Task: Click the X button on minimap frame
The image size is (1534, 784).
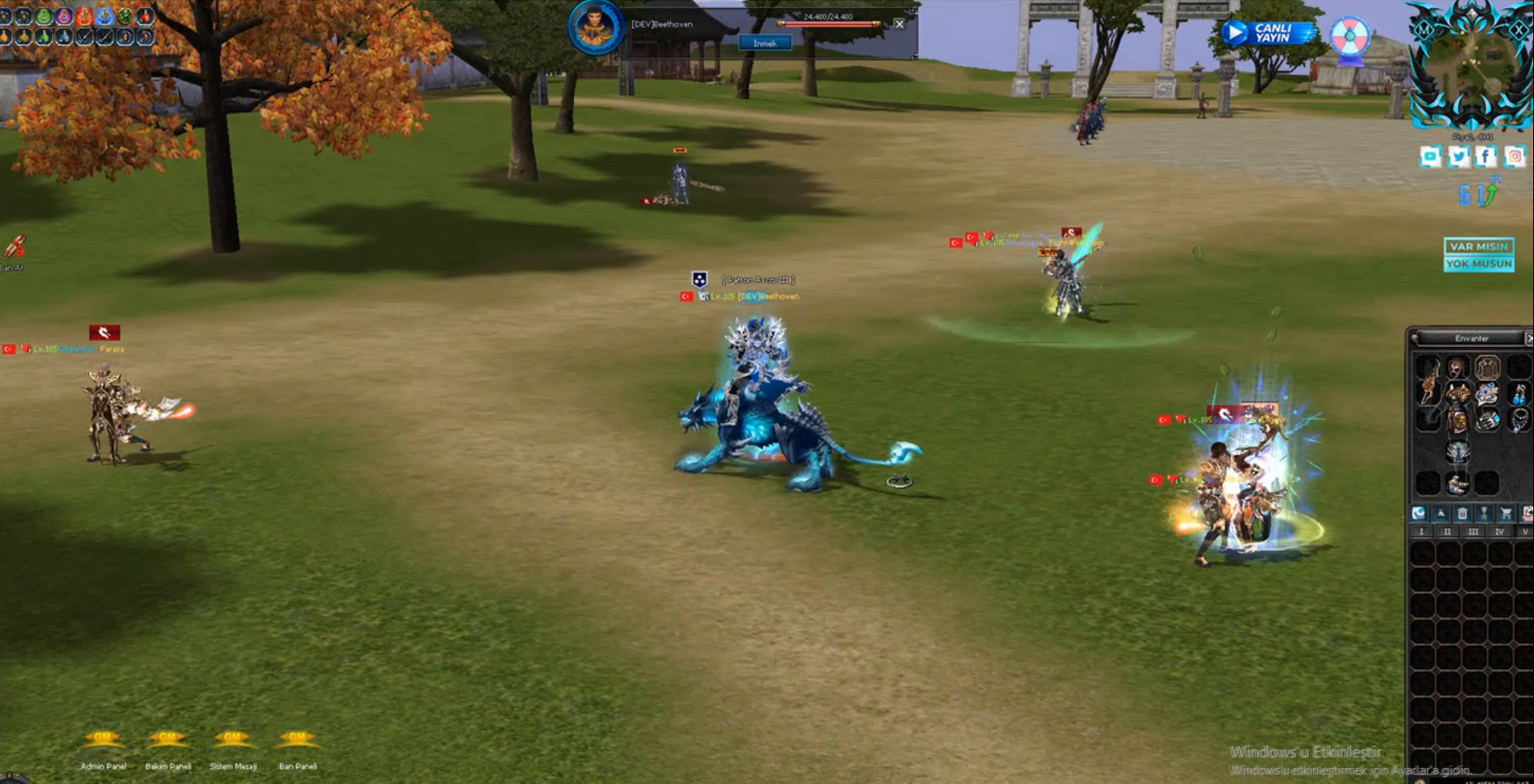Action: (x=1518, y=29)
